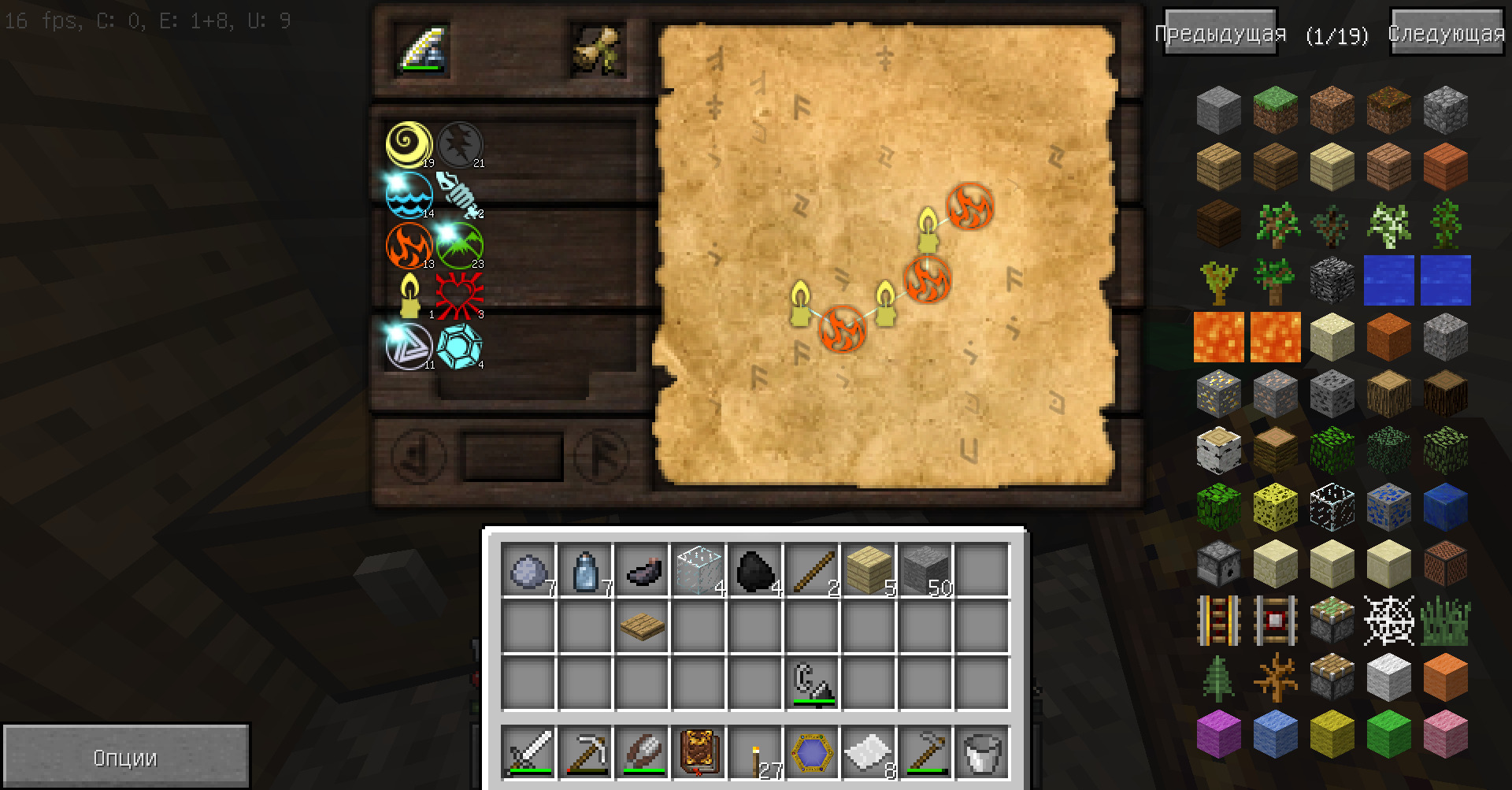Pick the lava block from item list

1219,336
